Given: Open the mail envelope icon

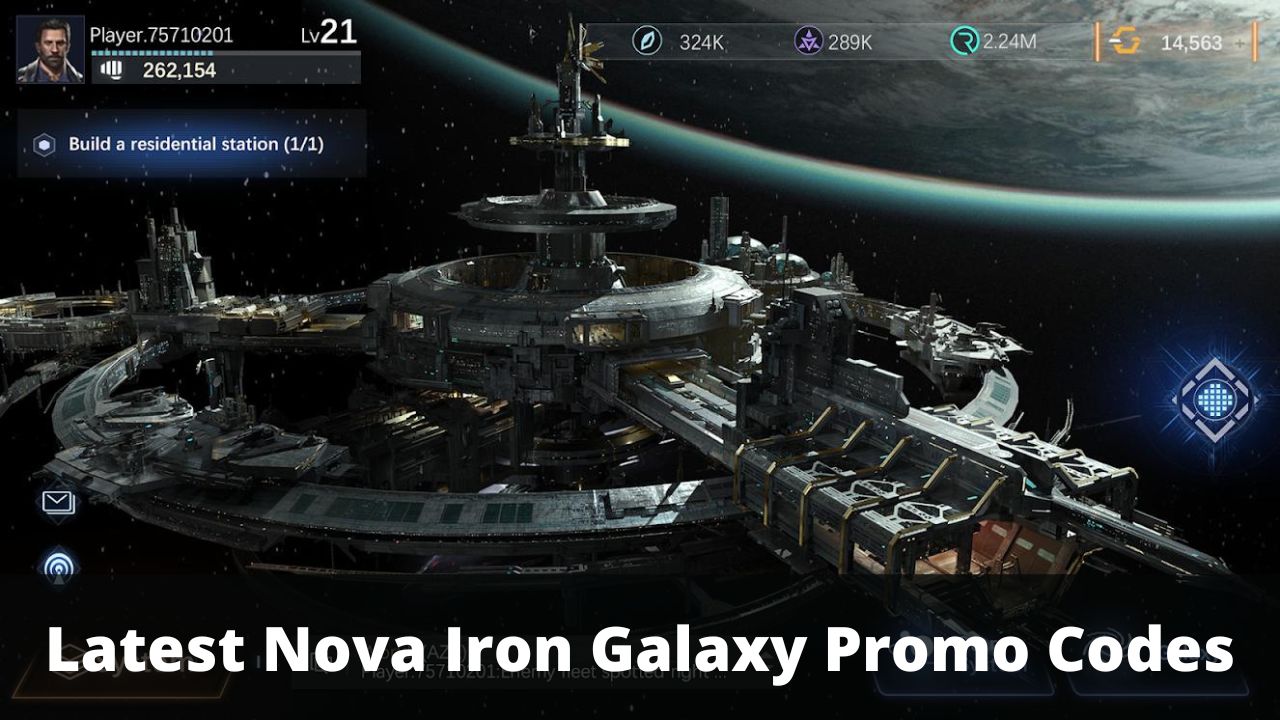Looking at the screenshot, I should pos(57,503).
